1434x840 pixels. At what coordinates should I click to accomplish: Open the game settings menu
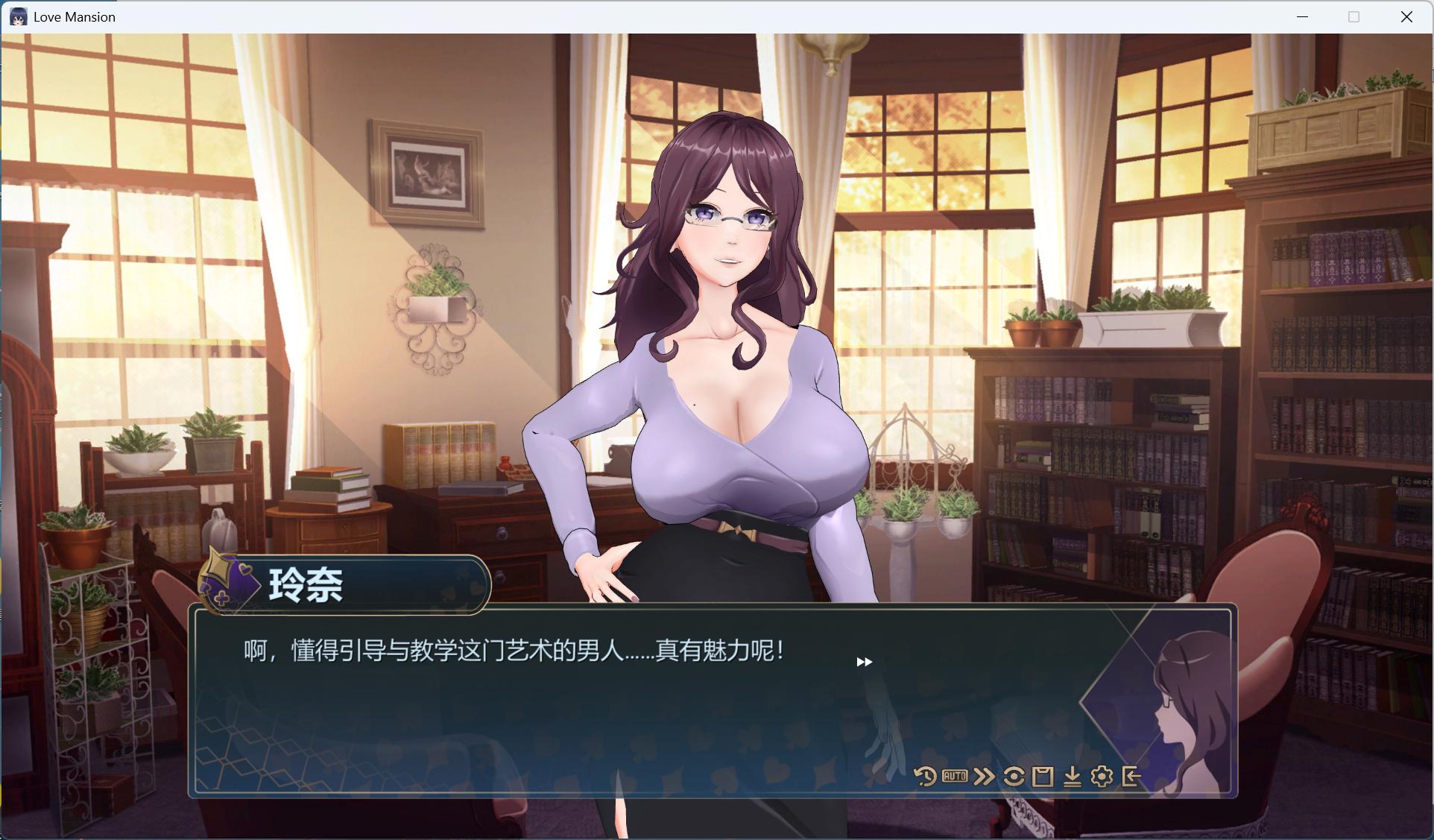coord(1102,777)
